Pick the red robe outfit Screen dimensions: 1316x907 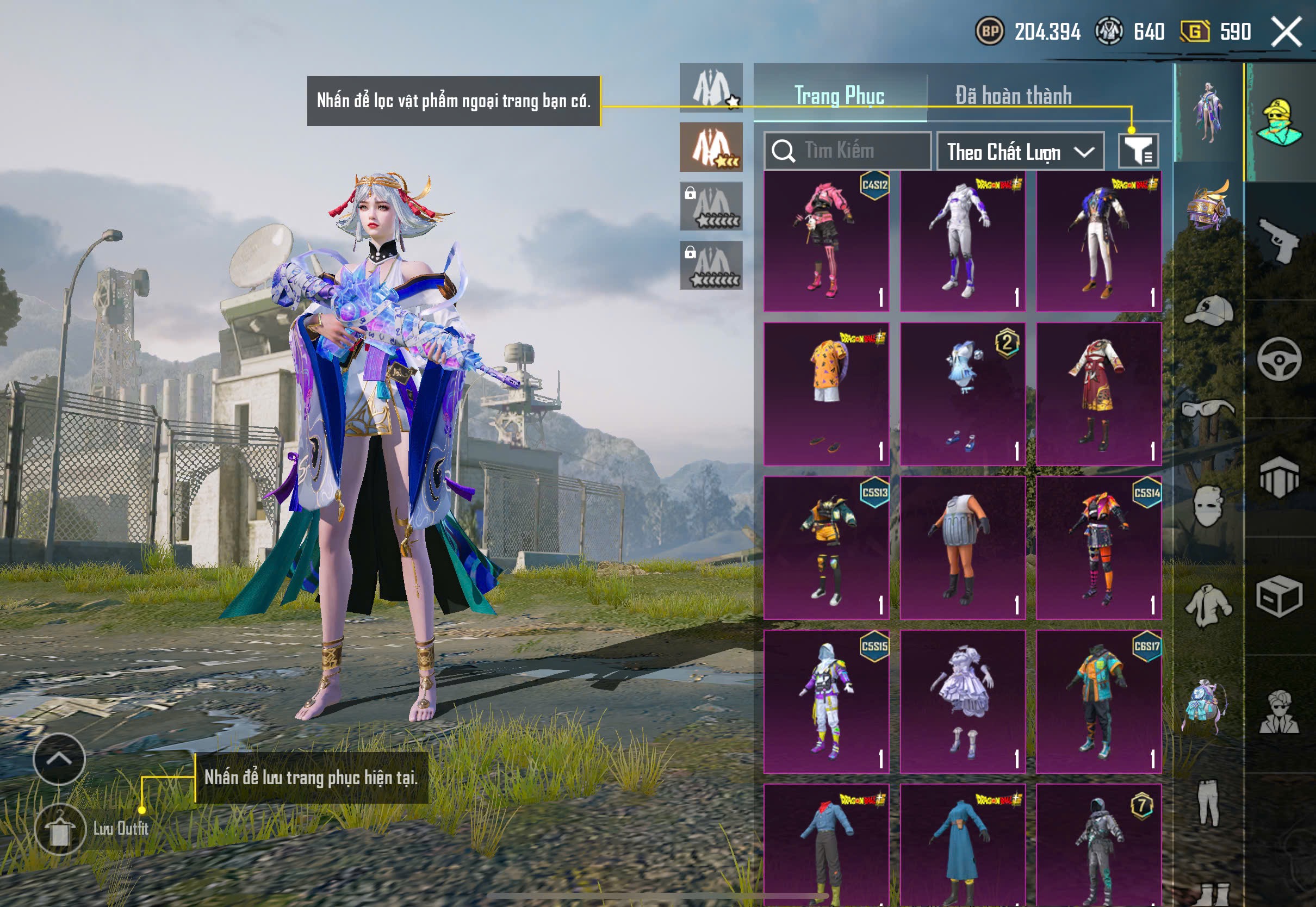tap(1098, 394)
